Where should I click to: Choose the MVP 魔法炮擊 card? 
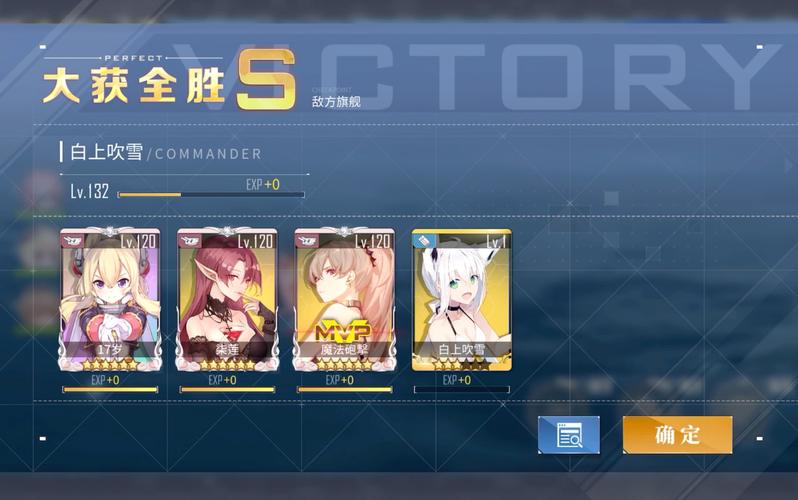point(344,300)
